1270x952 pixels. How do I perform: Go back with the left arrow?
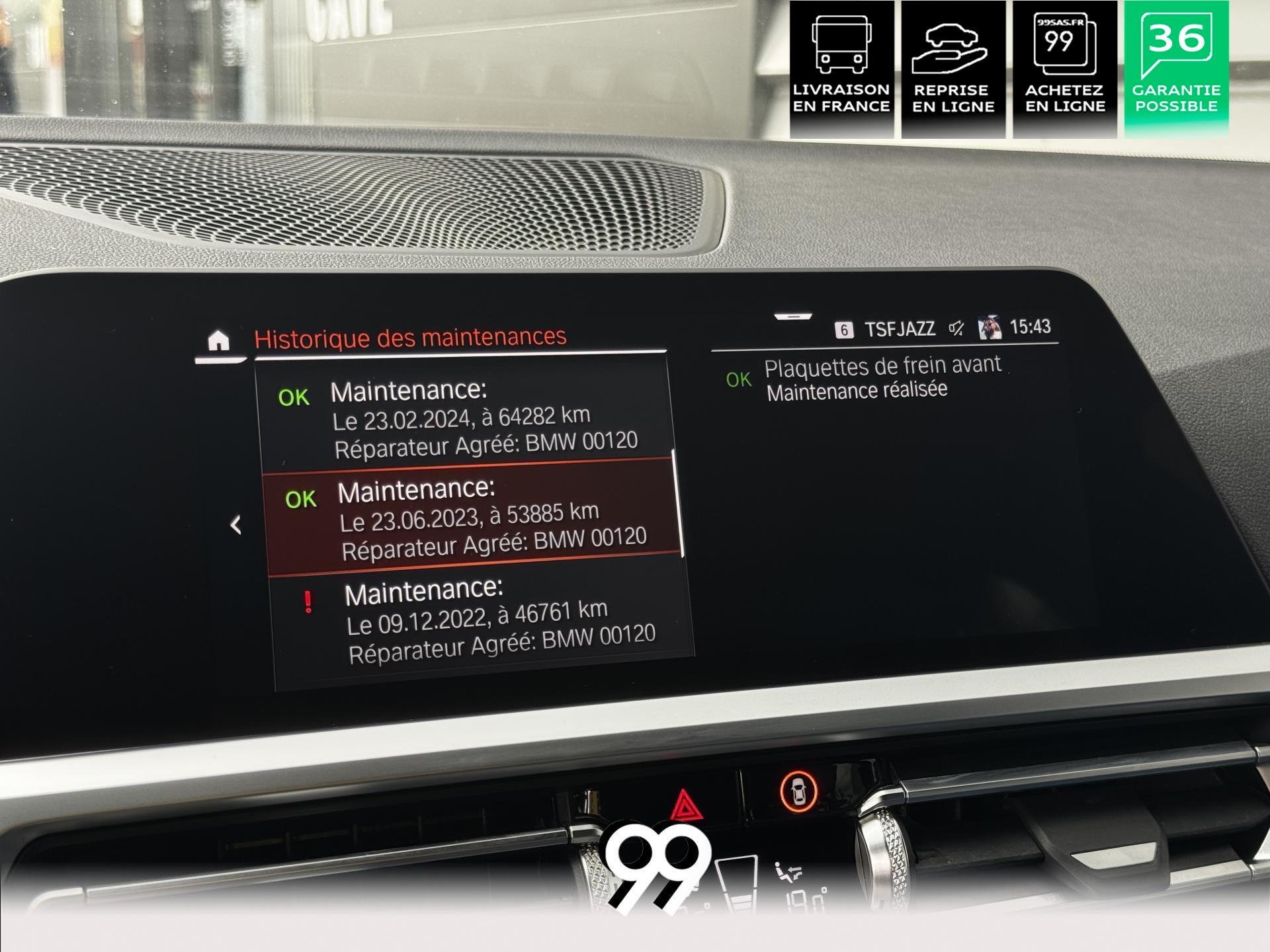[x=235, y=525]
